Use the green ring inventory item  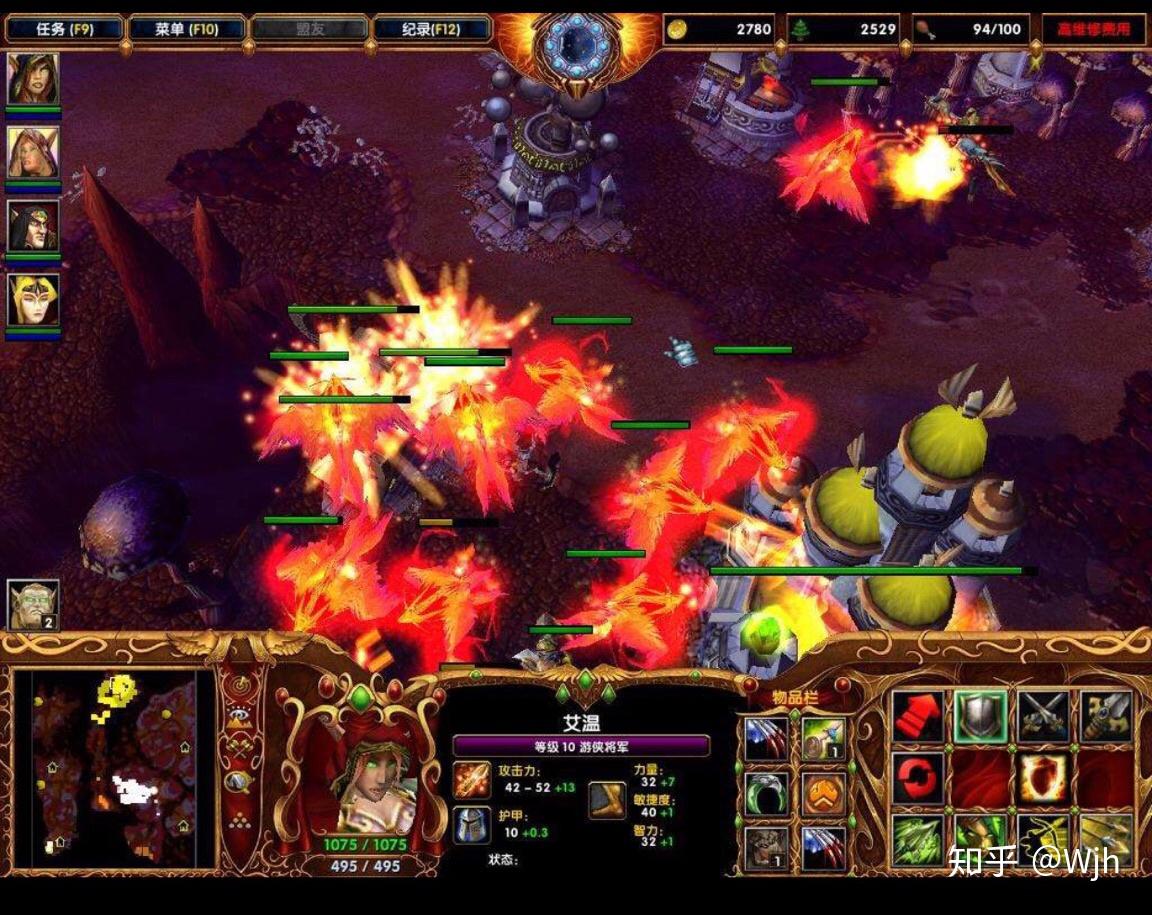(767, 792)
